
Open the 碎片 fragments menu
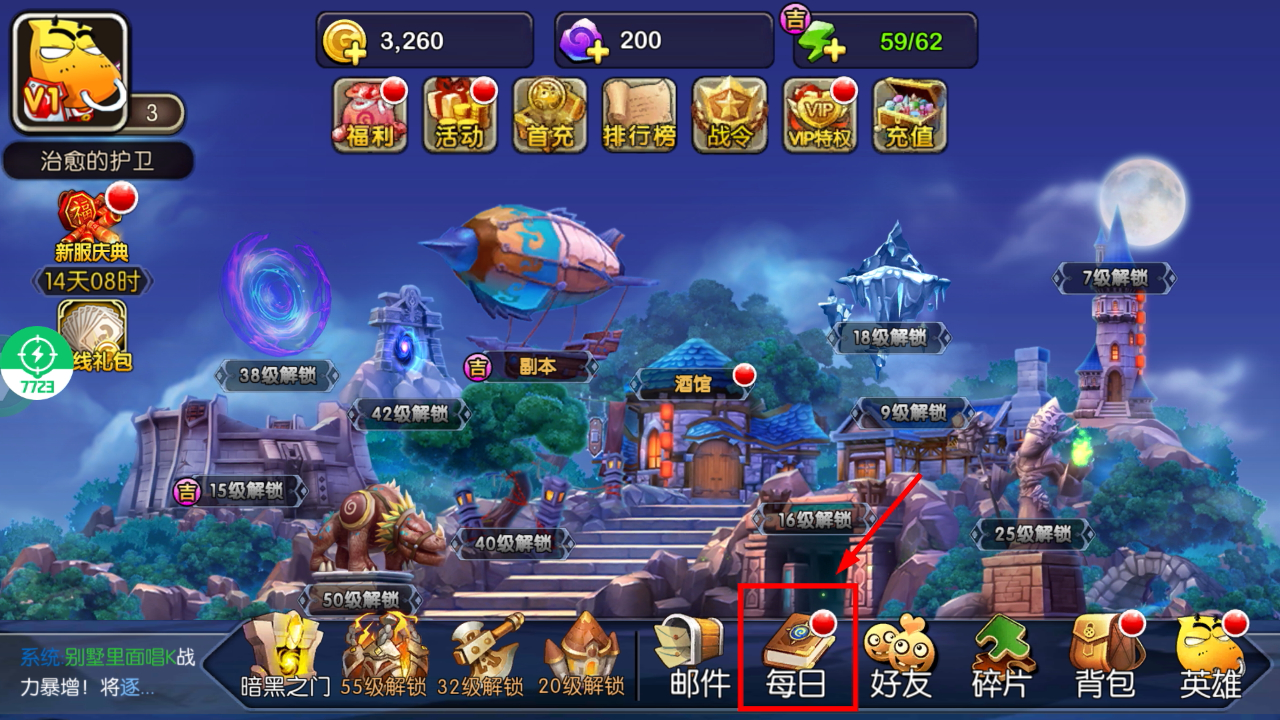(x=1004, y=654)
